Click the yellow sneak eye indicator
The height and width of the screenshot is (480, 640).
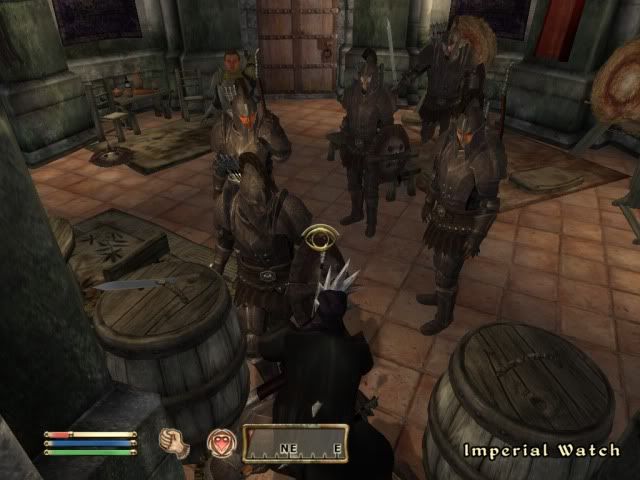tap(320, 241)
